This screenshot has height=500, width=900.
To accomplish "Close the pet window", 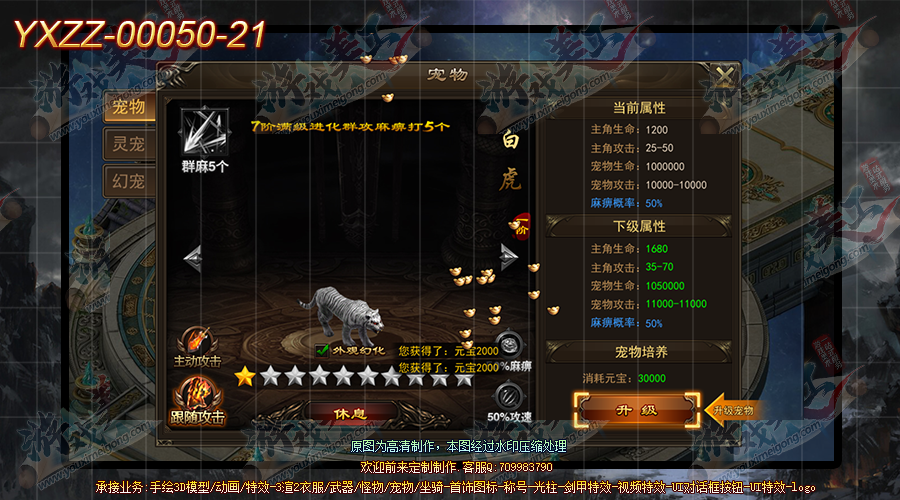I will tap(722, 76).
